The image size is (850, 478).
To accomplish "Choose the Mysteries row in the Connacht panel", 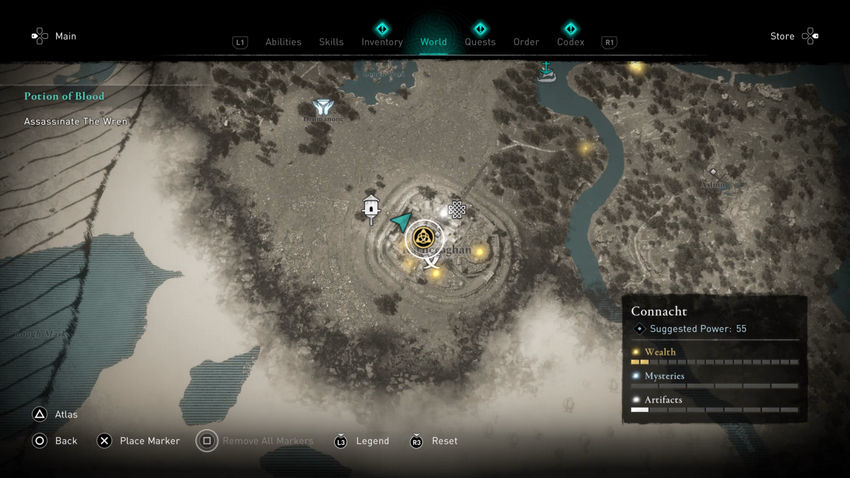I will 714,376.
